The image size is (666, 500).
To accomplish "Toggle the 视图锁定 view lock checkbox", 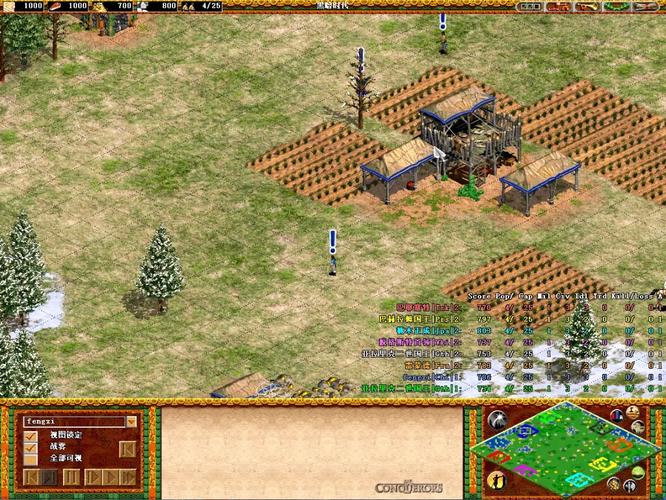I will (x=33, y=434).
